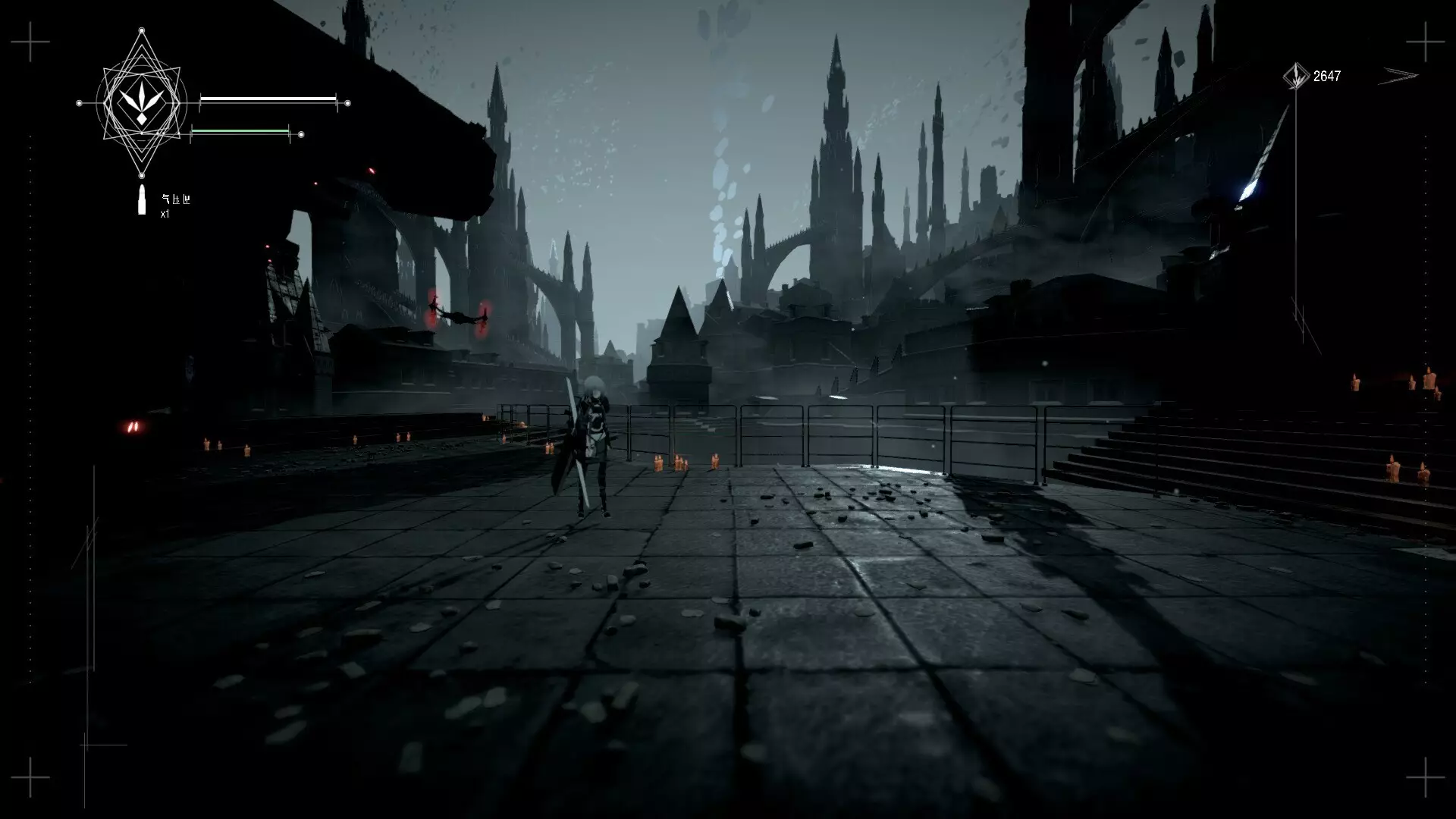Click the green stamina bar below the health bar
The image size is (1456, 819).
pyautogui.click(x=241, y=131)
